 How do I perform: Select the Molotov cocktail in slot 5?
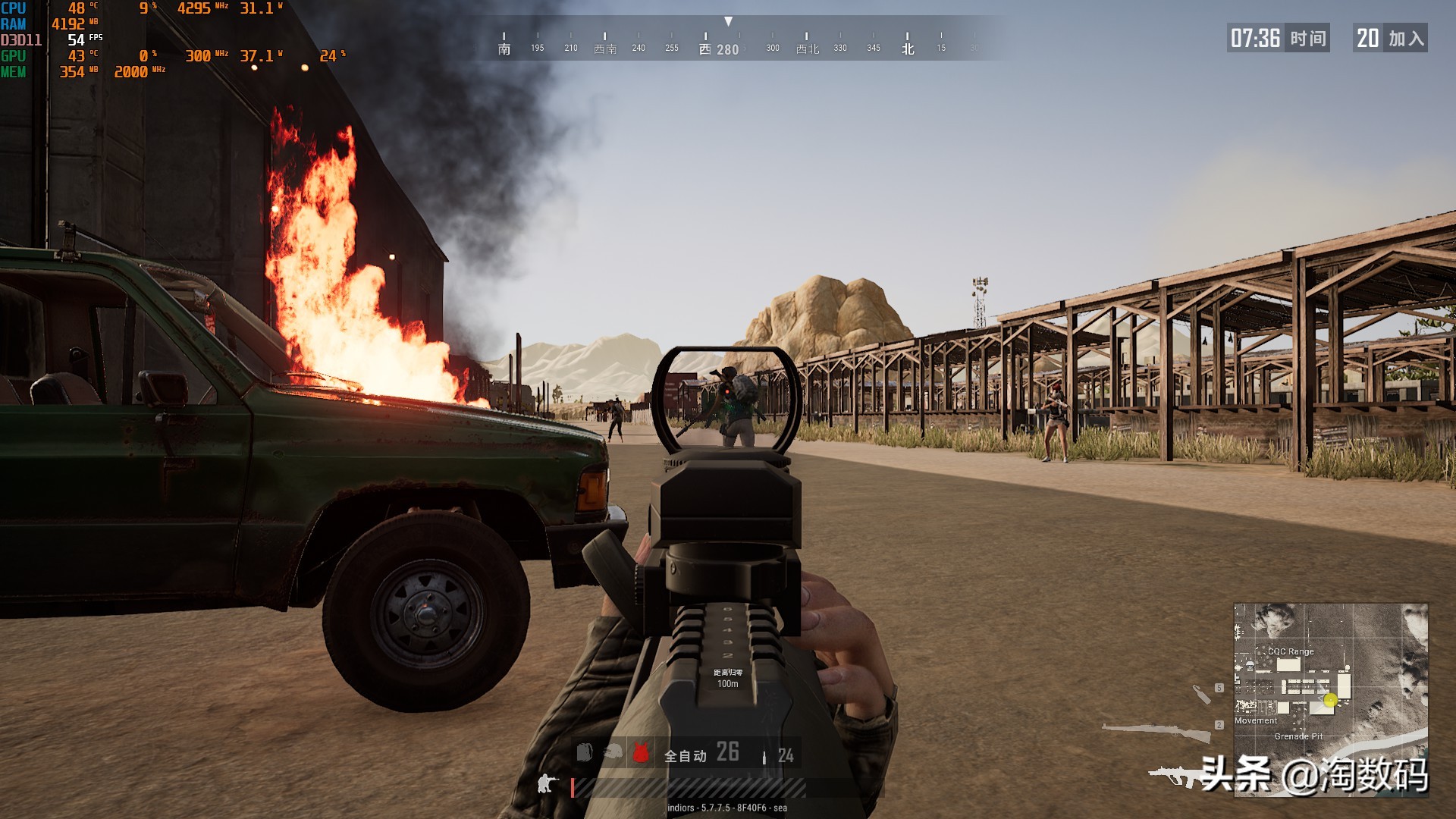tap(1201, 694)
